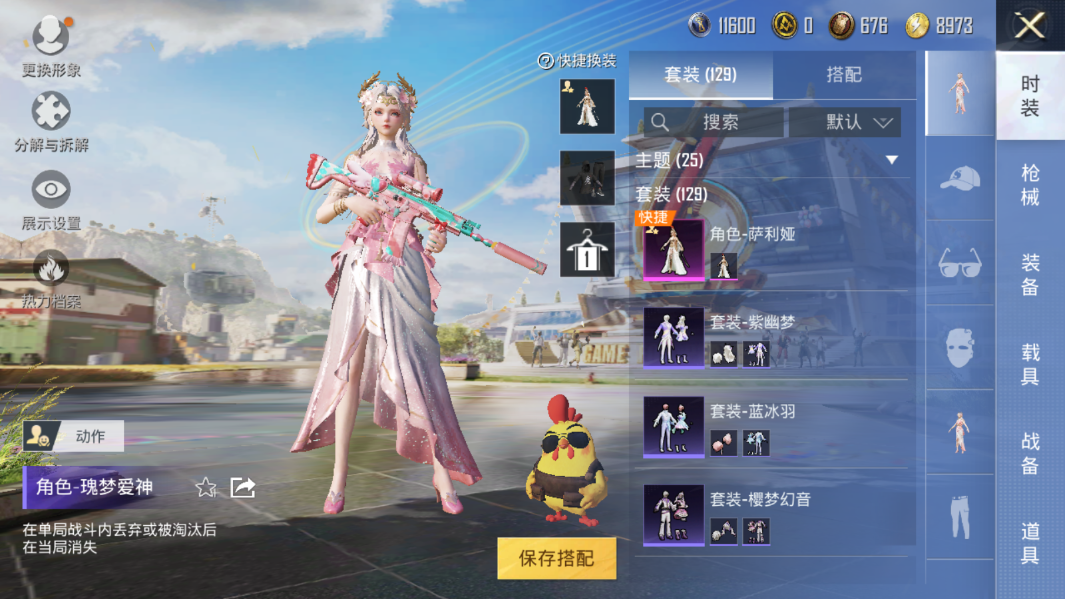Open the 默认 sort dropdown

845,122
